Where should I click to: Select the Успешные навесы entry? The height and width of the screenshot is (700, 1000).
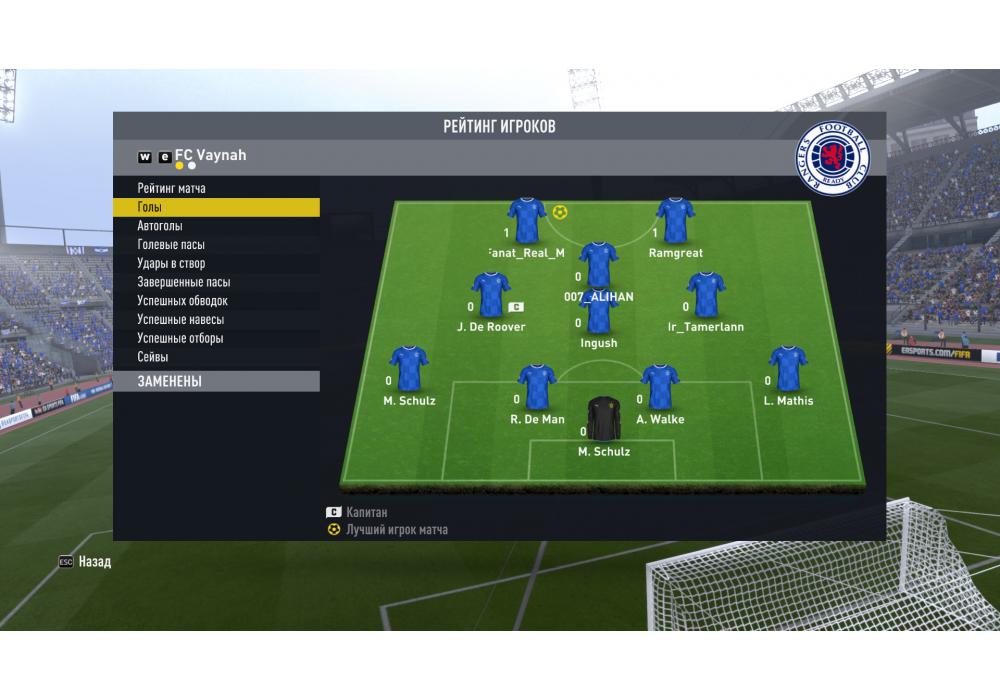click(180, 320)
